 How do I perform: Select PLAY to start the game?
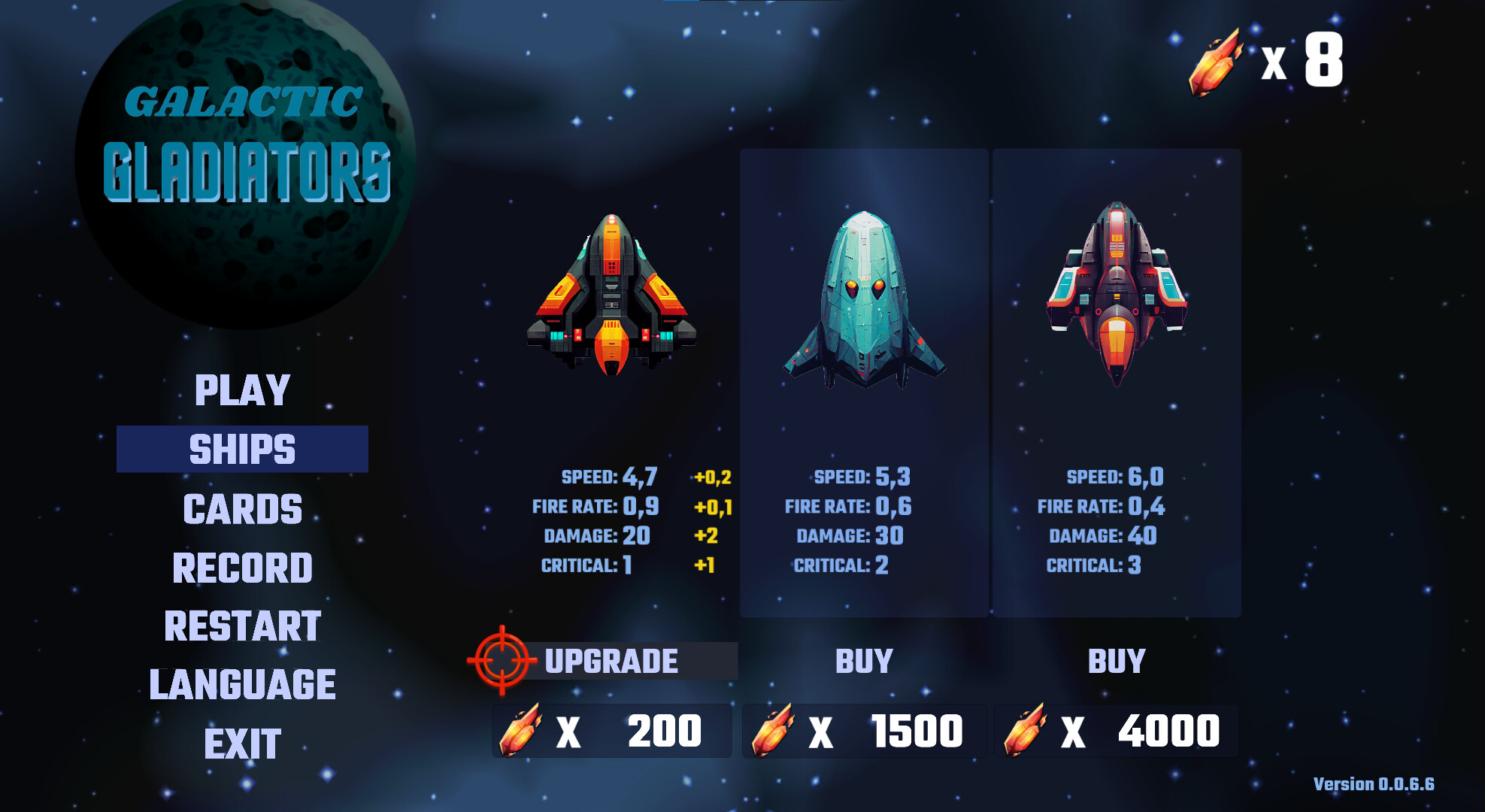coord(241,391)
